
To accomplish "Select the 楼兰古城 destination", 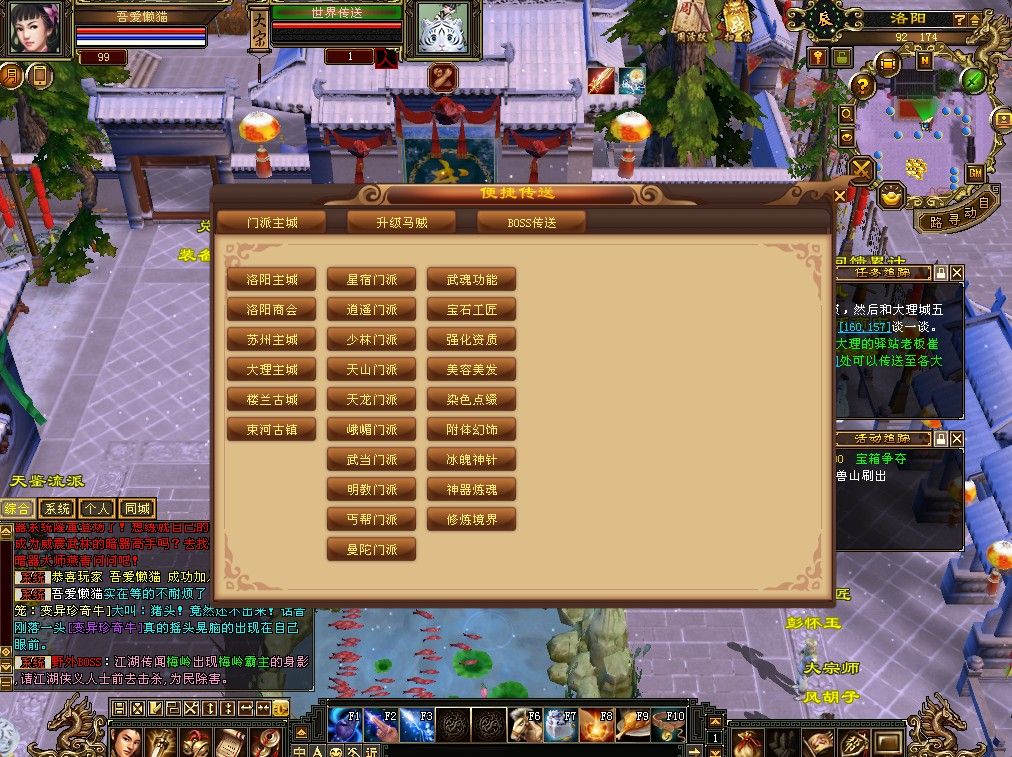I will pyautogui.click(x=272, y=400).
